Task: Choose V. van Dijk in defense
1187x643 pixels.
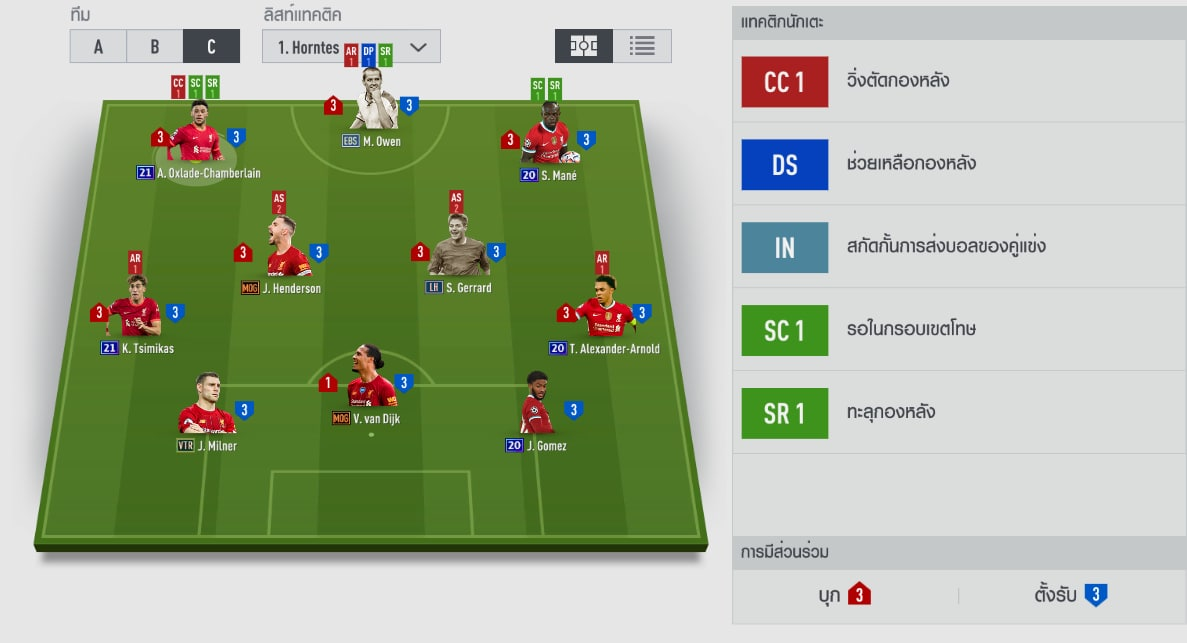Action: pos(371,381)
